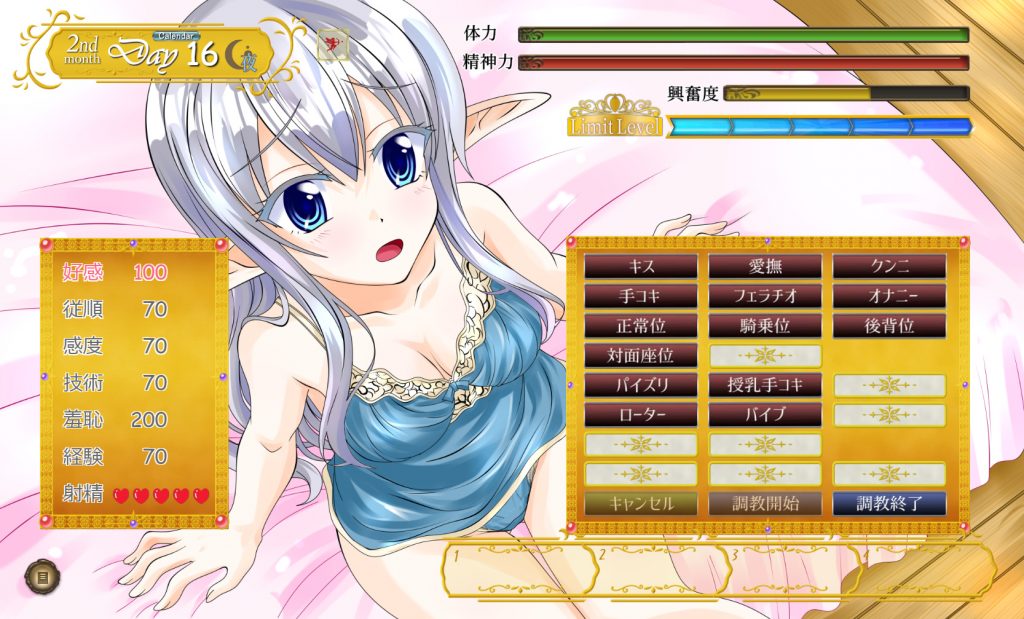This screenshot has height=619, width=1024.
Task: Start with the 調教開始 button
Action: [765, 503]
